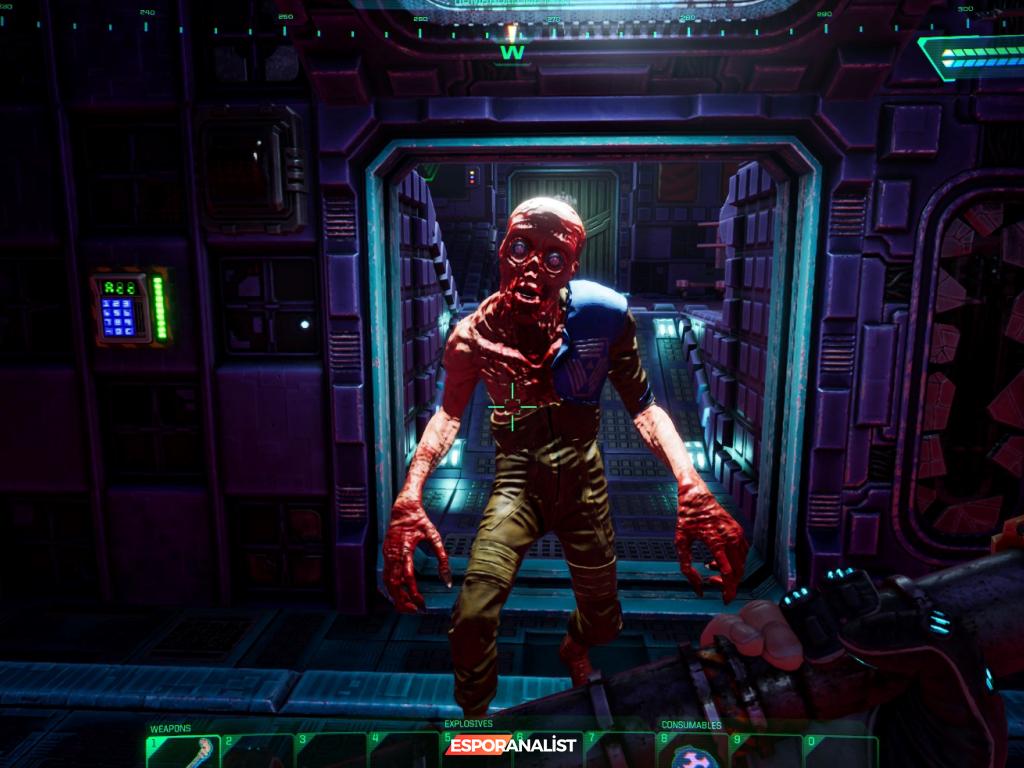Select the consumable item in slot 8
This screenshot has width=1024, height=768.
point(690,754)
